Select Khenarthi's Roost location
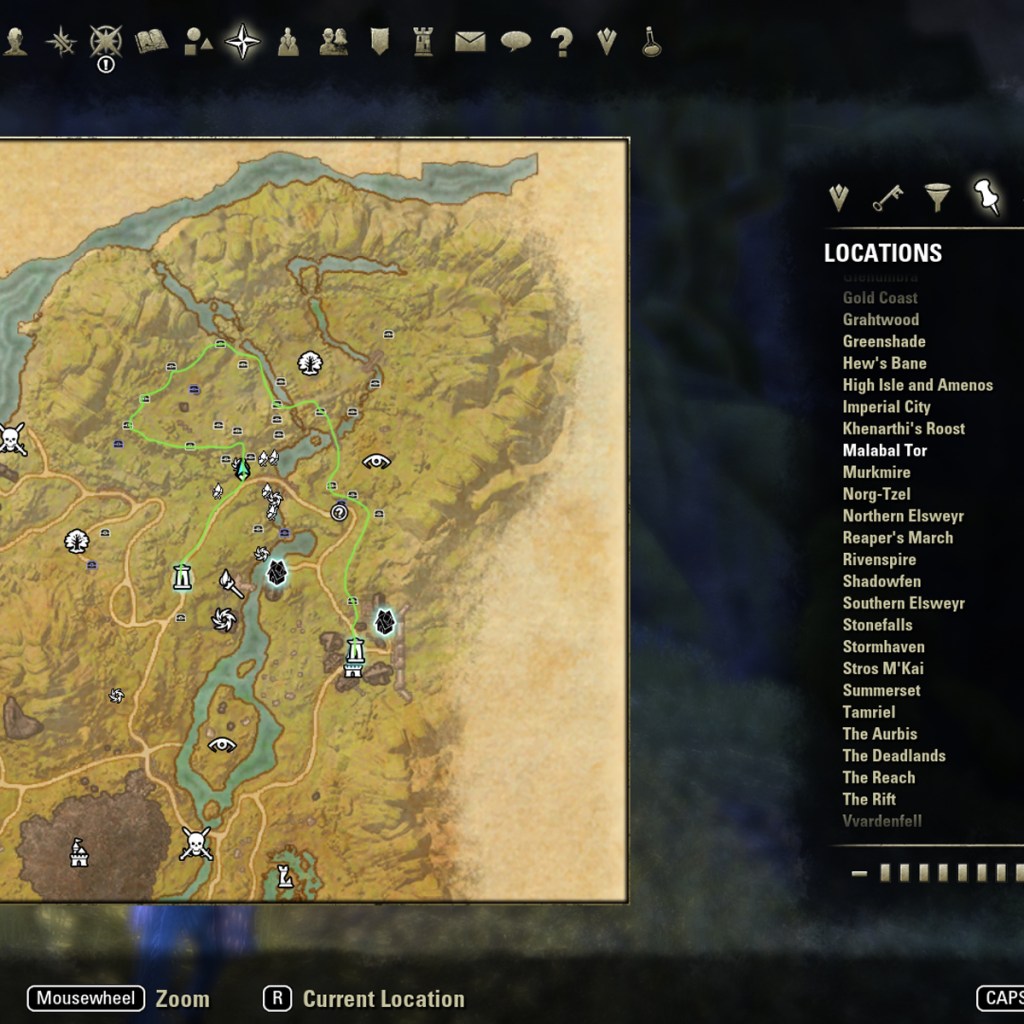The image size is (1024, 1024). point(903,429)
